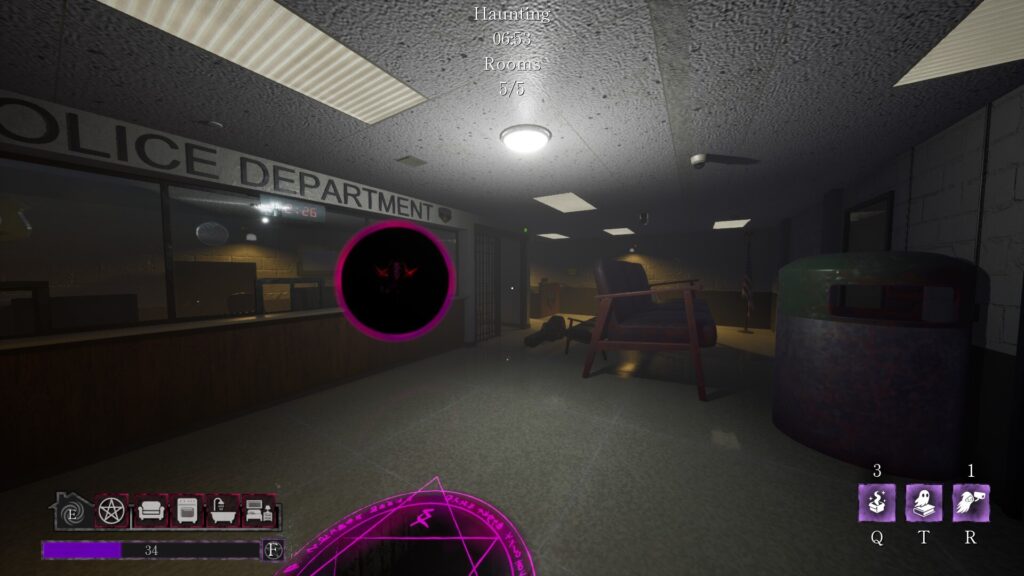1024x576 pixels.
Task: Trigger the ghost security camera ability
Action: (x=970, y=502)
